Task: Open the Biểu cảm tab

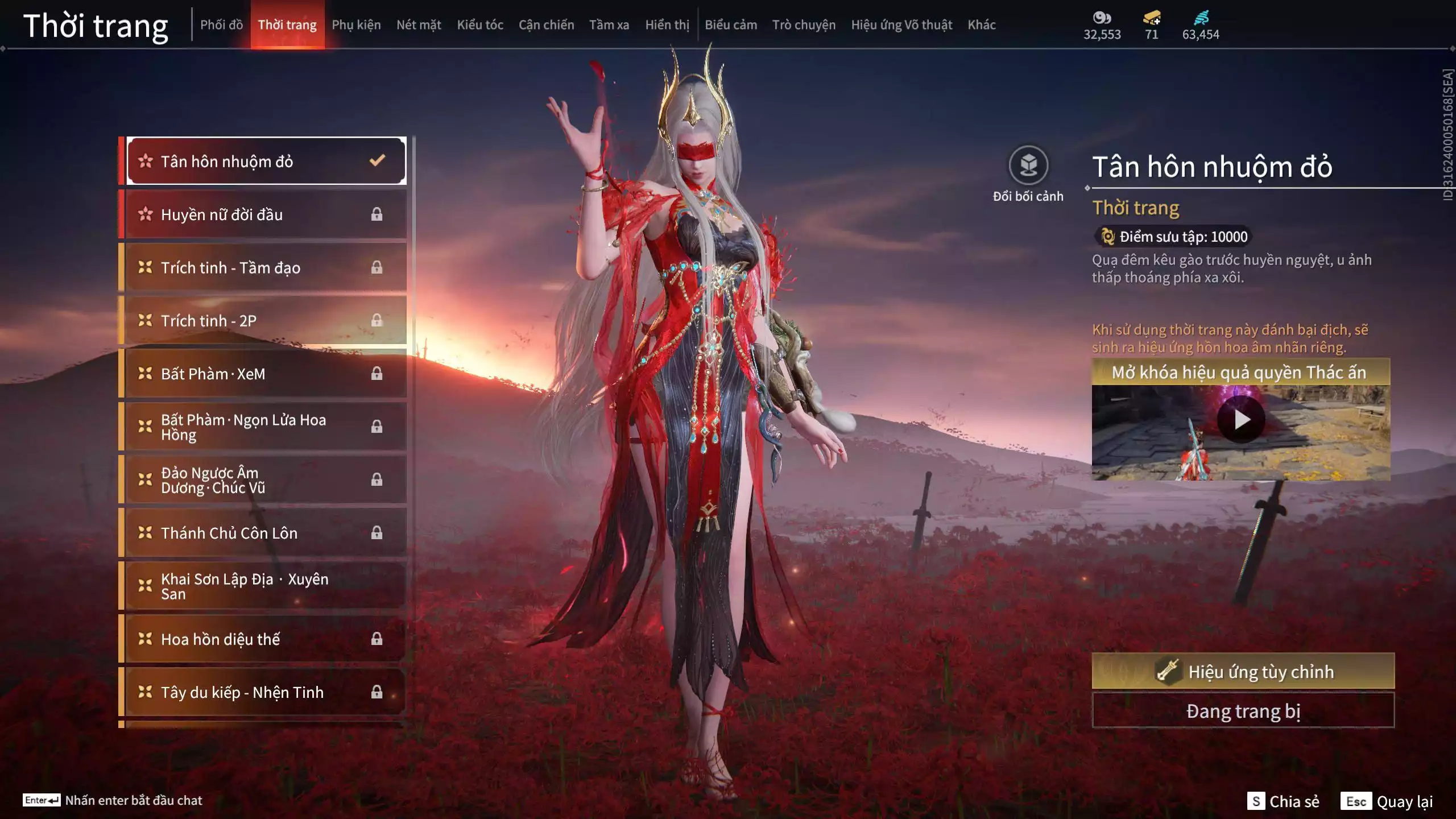Action: [731, 25]
